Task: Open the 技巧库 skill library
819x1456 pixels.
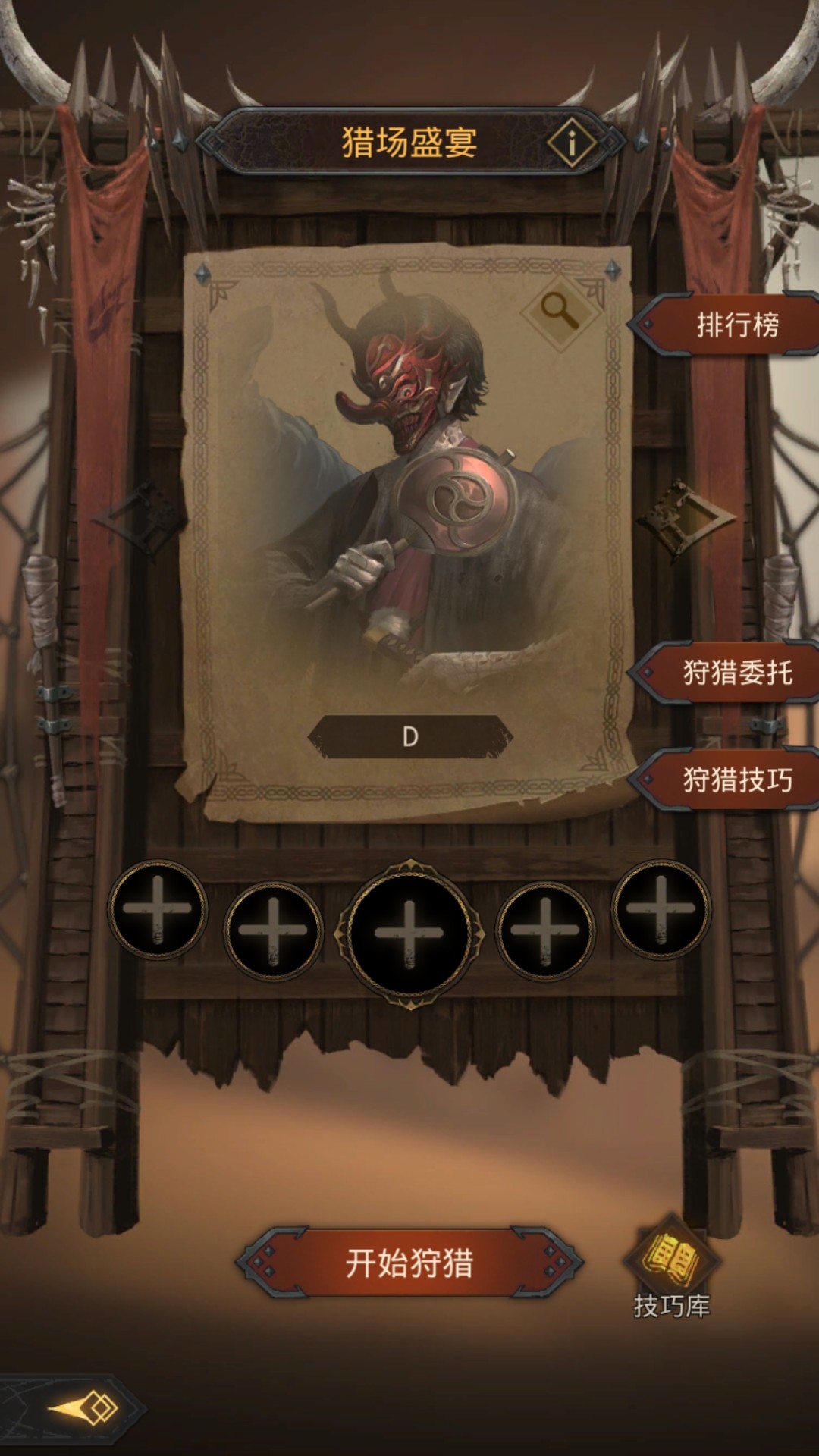Action: point(672,1266)
